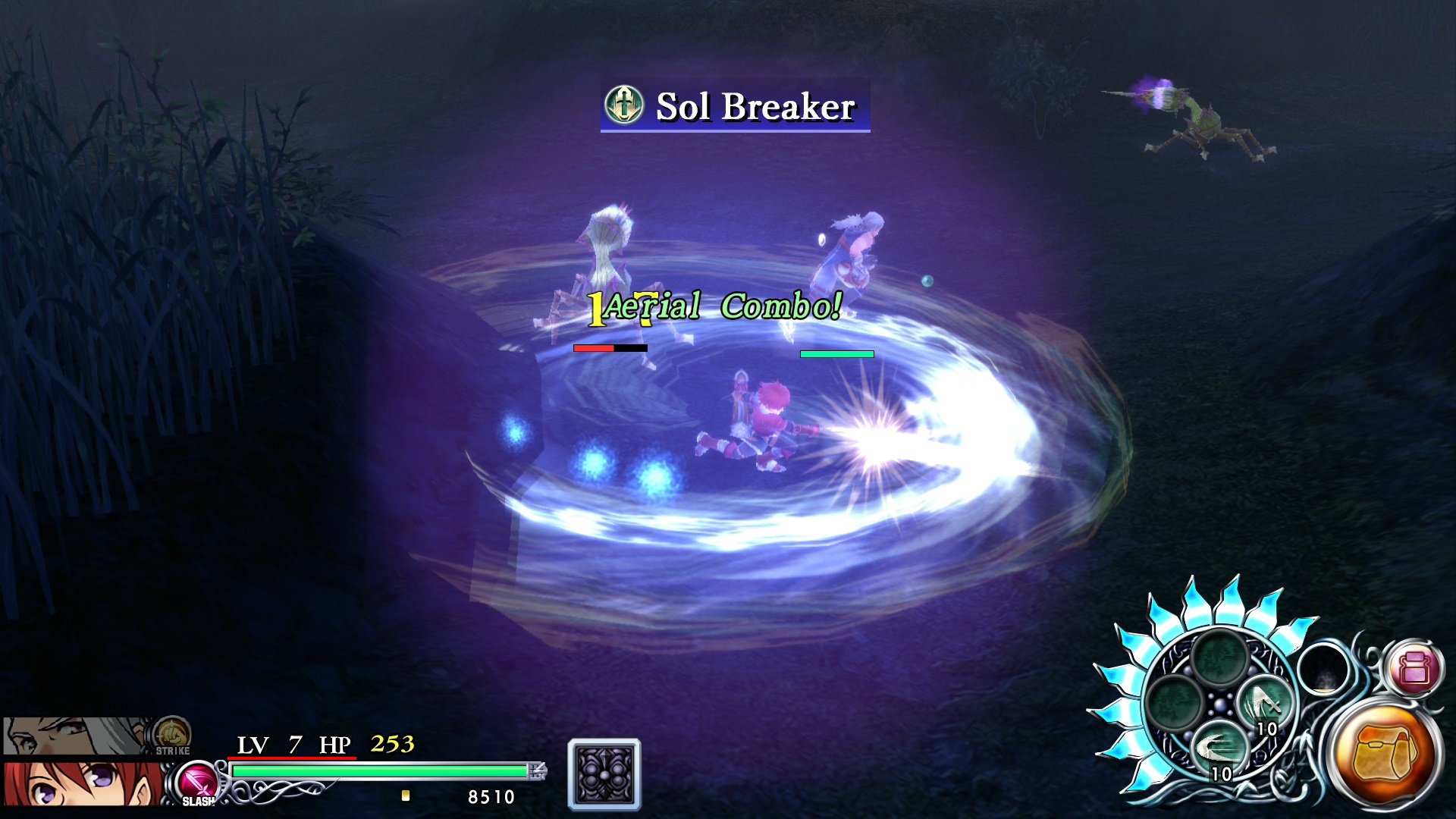Click the enemy's red health bar
This screenshot has height=819, width=1456.
click(x=593, y=349)
